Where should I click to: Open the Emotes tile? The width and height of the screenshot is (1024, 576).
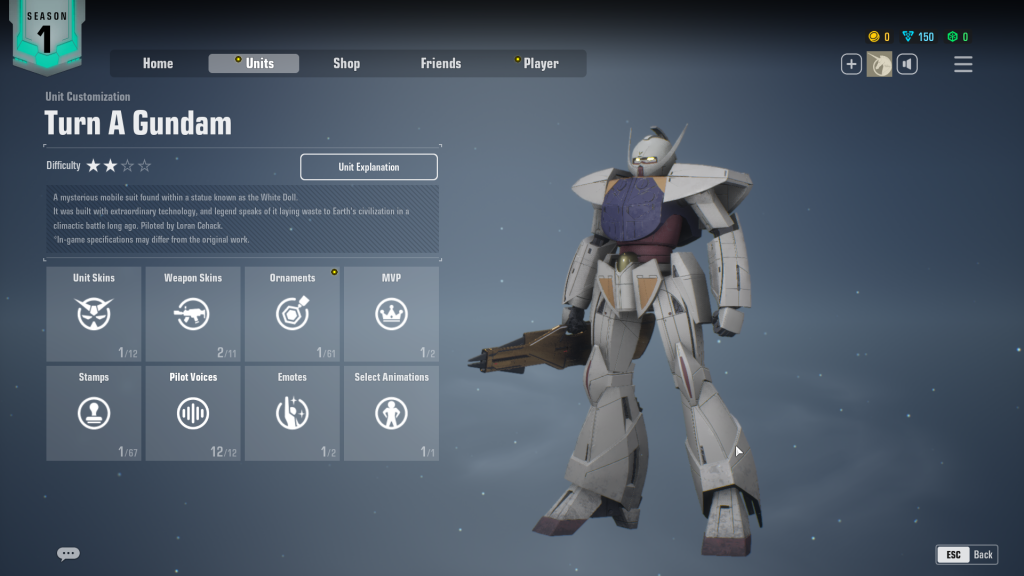click(292, 413)
